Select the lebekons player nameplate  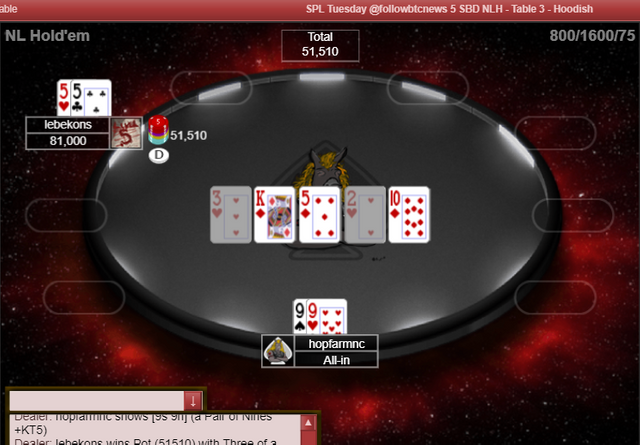[67, 125]
